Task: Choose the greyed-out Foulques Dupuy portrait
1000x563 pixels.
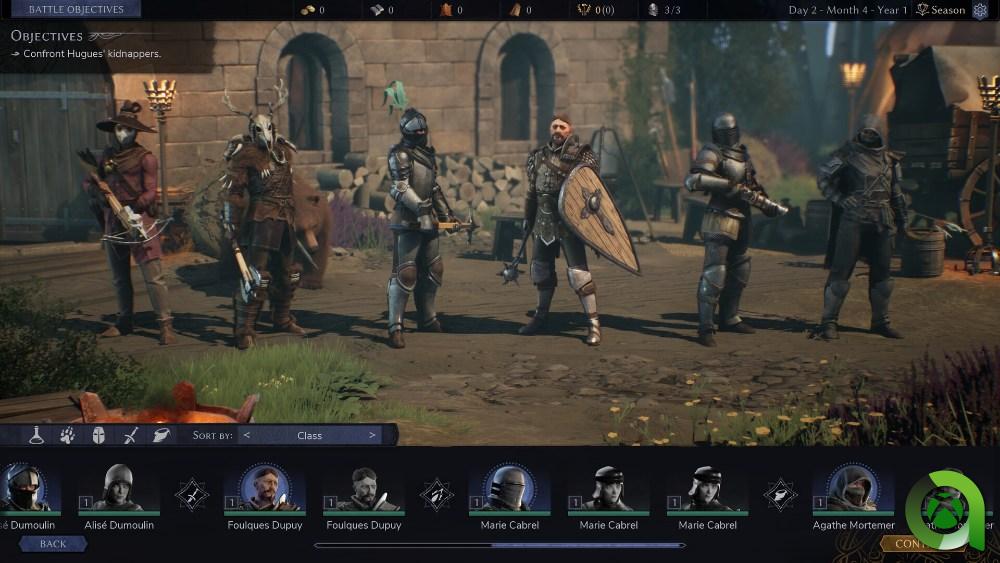Action: click(363, 490)
